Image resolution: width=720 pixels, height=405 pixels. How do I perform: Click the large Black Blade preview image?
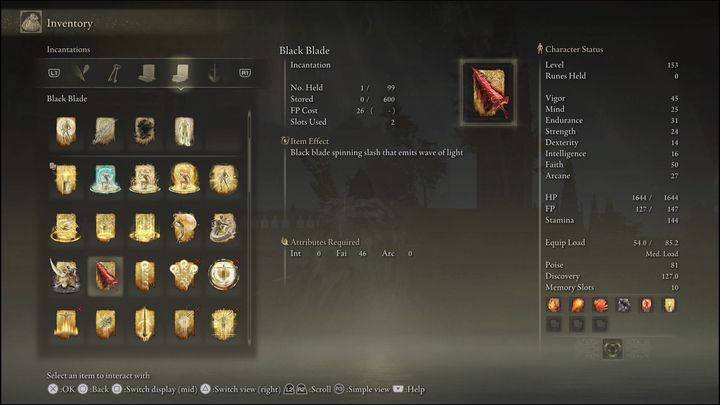pyautogui.click(x=490, y=93)
